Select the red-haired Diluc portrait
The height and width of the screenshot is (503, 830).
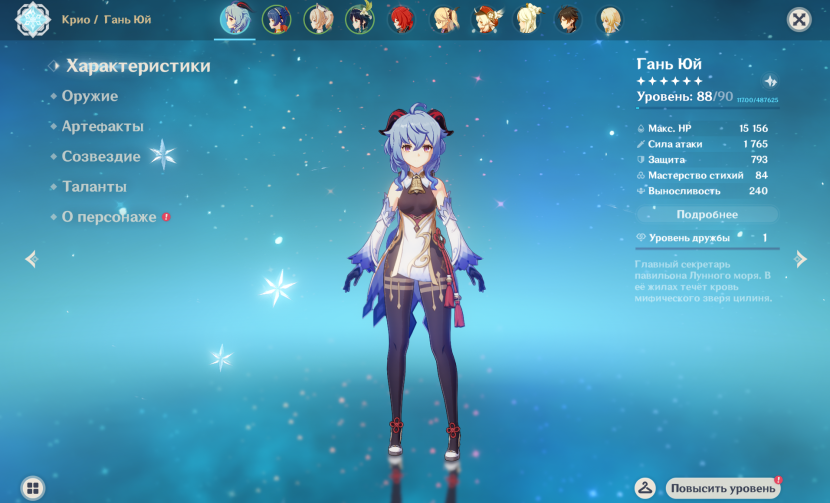click(402, 20)
